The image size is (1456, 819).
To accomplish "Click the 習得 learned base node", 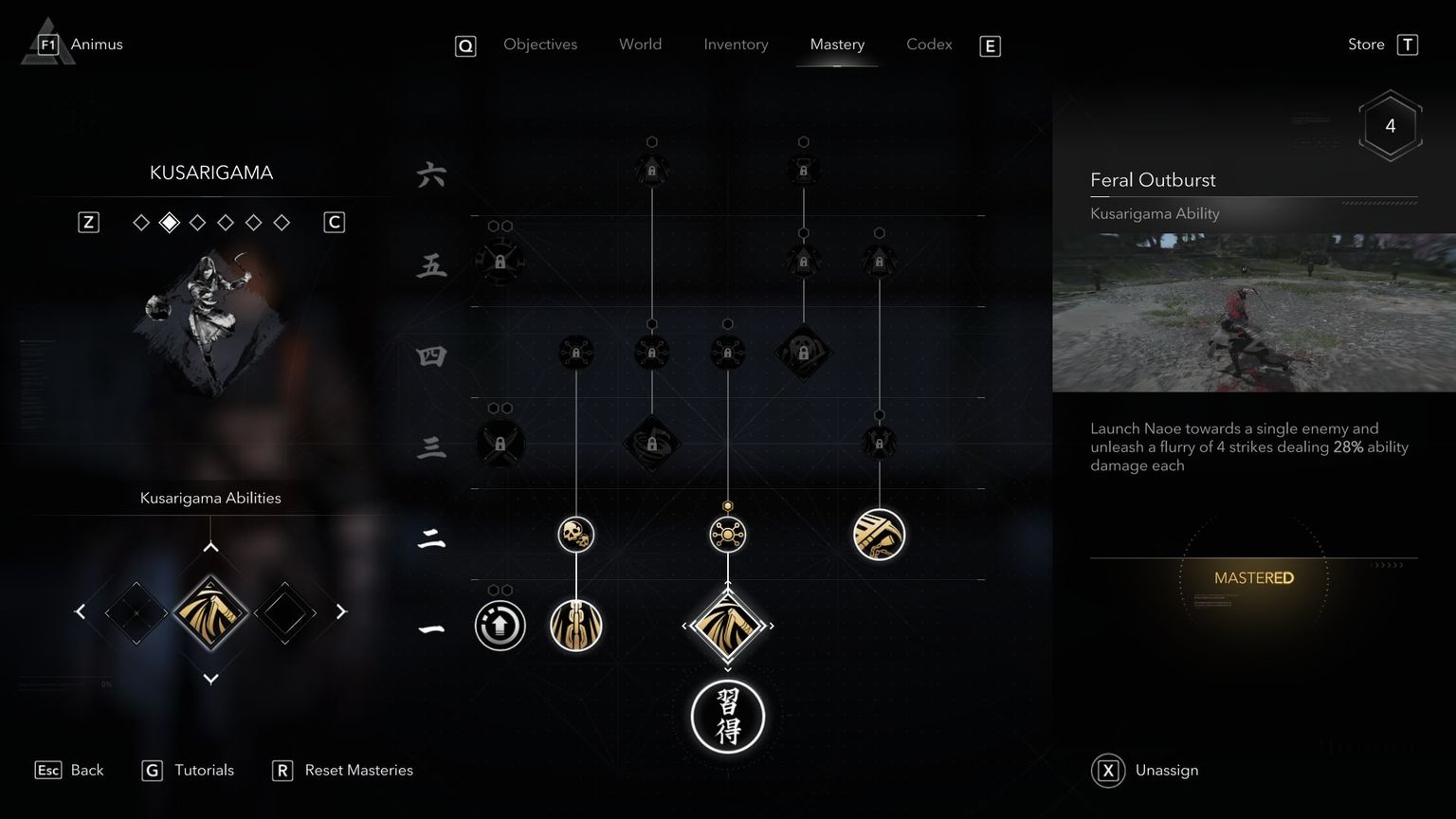I will pos(728,718).
